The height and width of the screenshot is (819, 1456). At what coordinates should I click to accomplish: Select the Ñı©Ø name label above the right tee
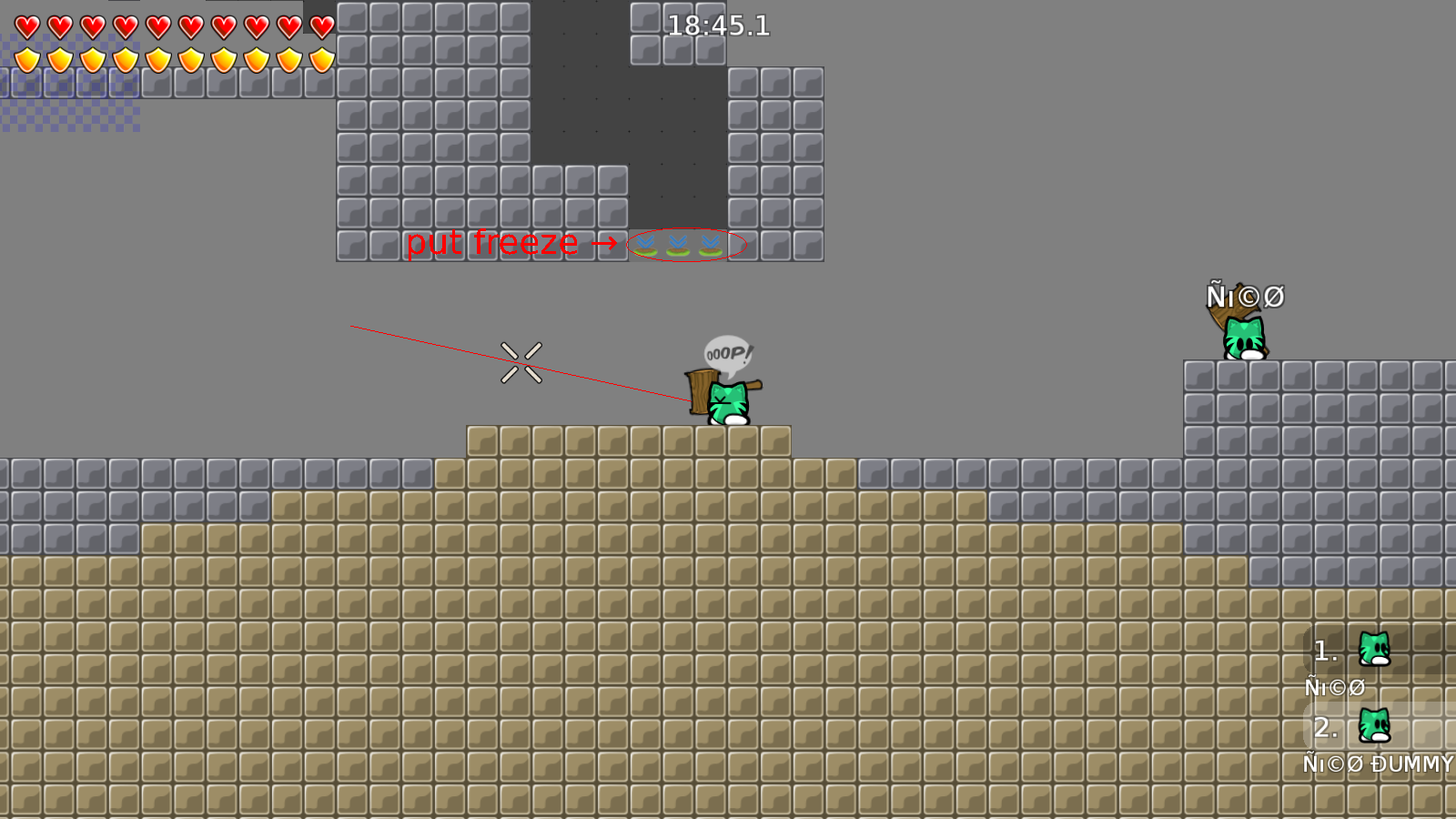1244,295
